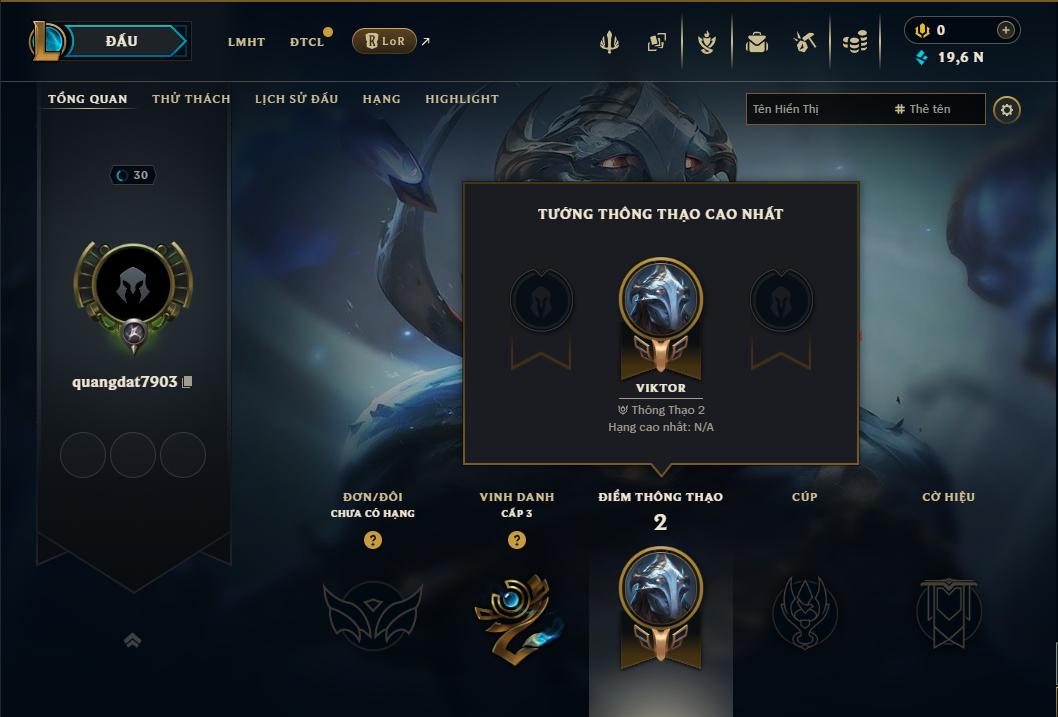
Task: Open the hammer loot crafting icon
Action: (x=805, y=42)
